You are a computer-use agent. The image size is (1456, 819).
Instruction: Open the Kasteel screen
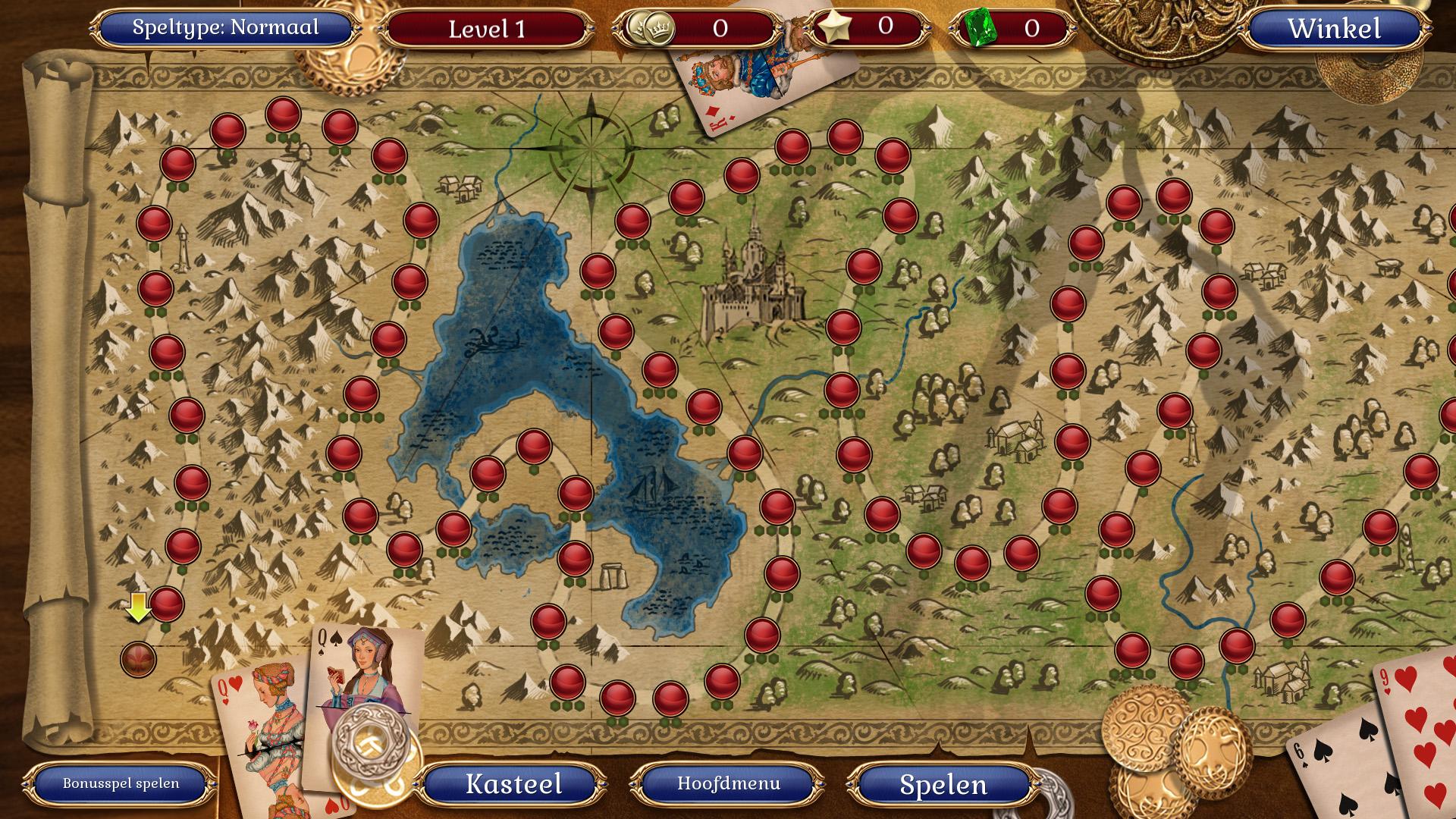513,784
